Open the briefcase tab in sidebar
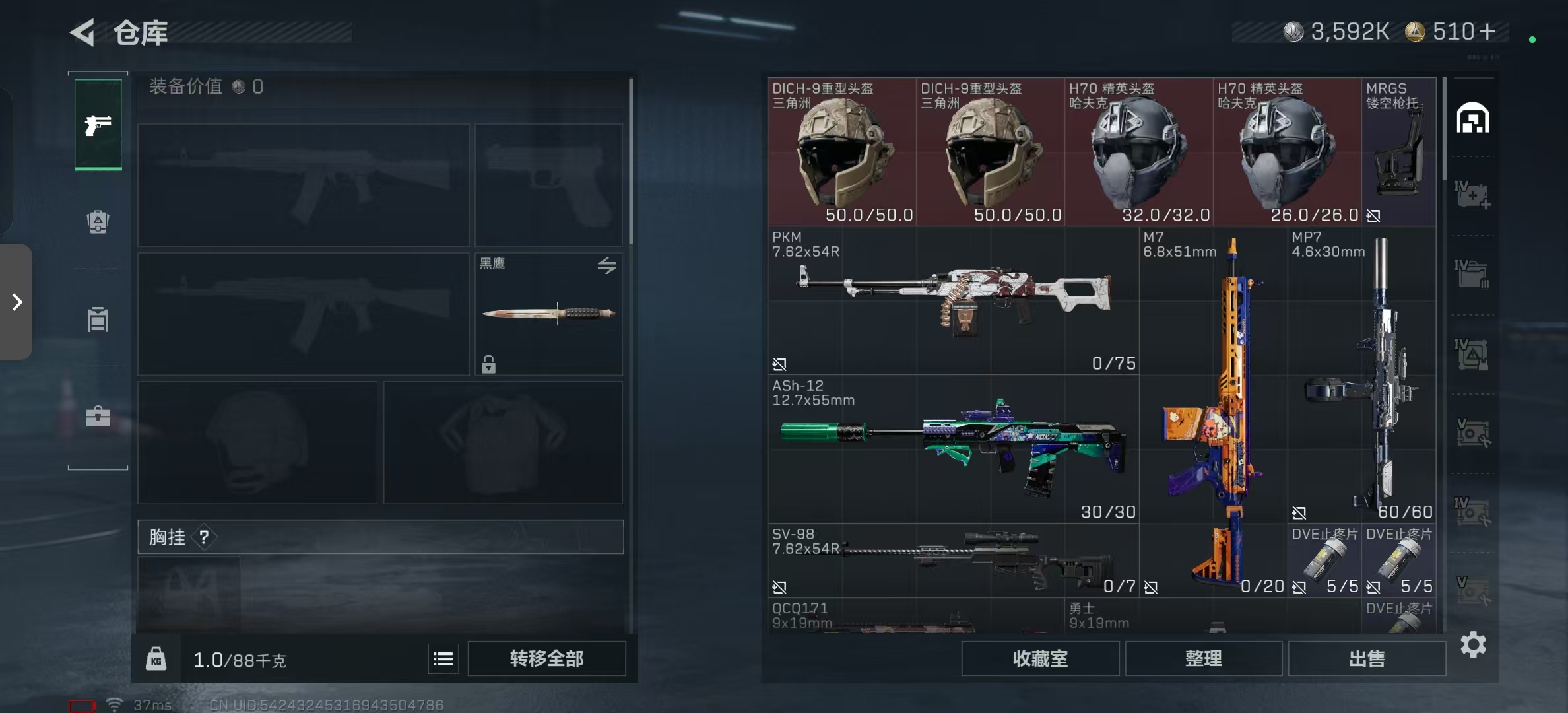This screenshot has width=1568, height=713. 98,416
